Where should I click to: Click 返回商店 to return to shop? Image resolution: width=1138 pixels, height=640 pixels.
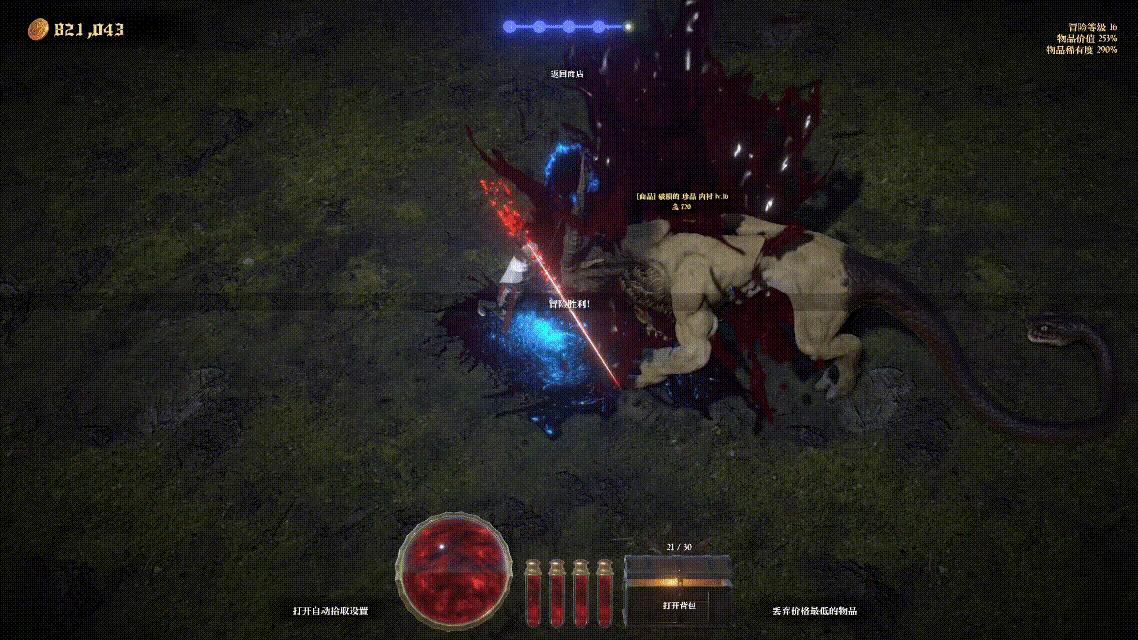click(x=567, y=74)
